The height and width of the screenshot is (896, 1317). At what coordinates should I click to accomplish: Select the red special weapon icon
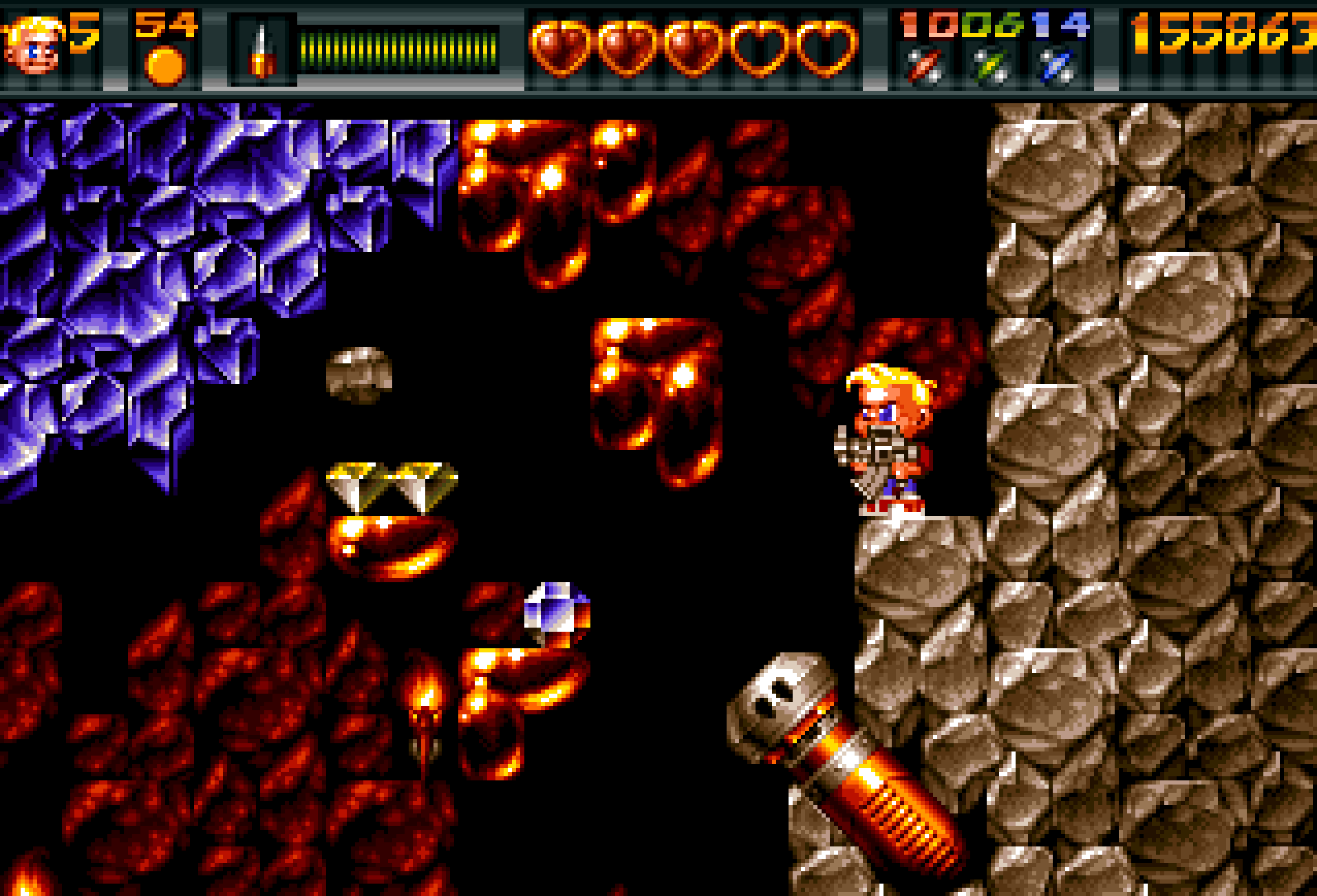tap(924, 66)
